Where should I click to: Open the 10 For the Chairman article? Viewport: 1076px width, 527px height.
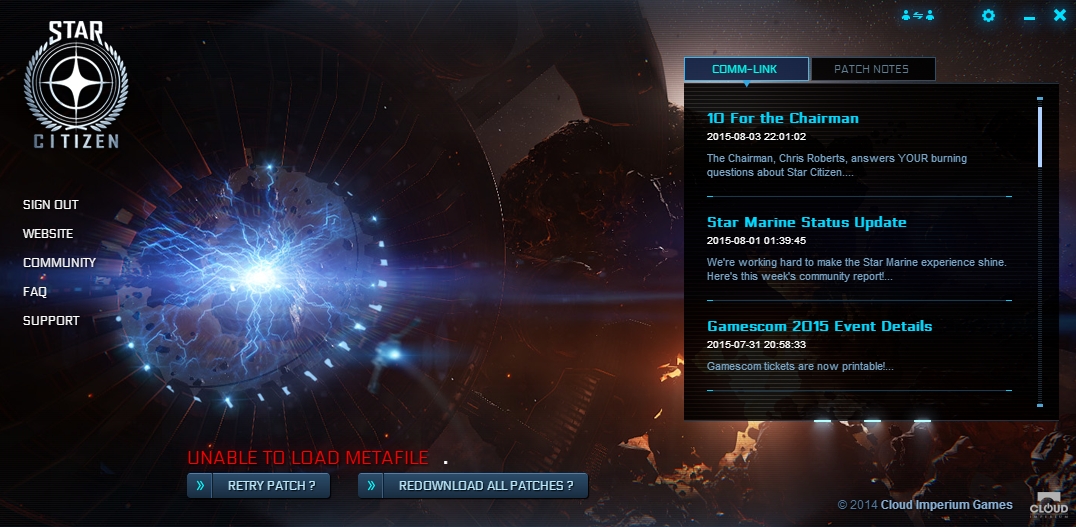782,118
